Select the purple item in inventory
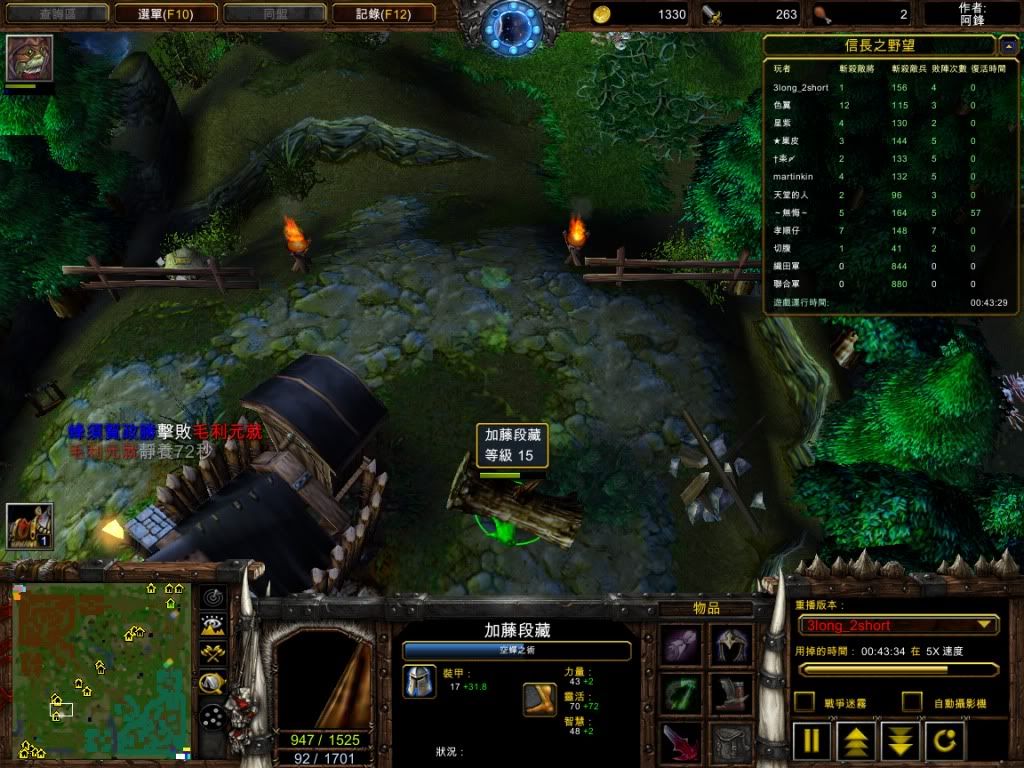Image resolution: width=1024 pixels, height=768 pixels. [x=681, y=643]
